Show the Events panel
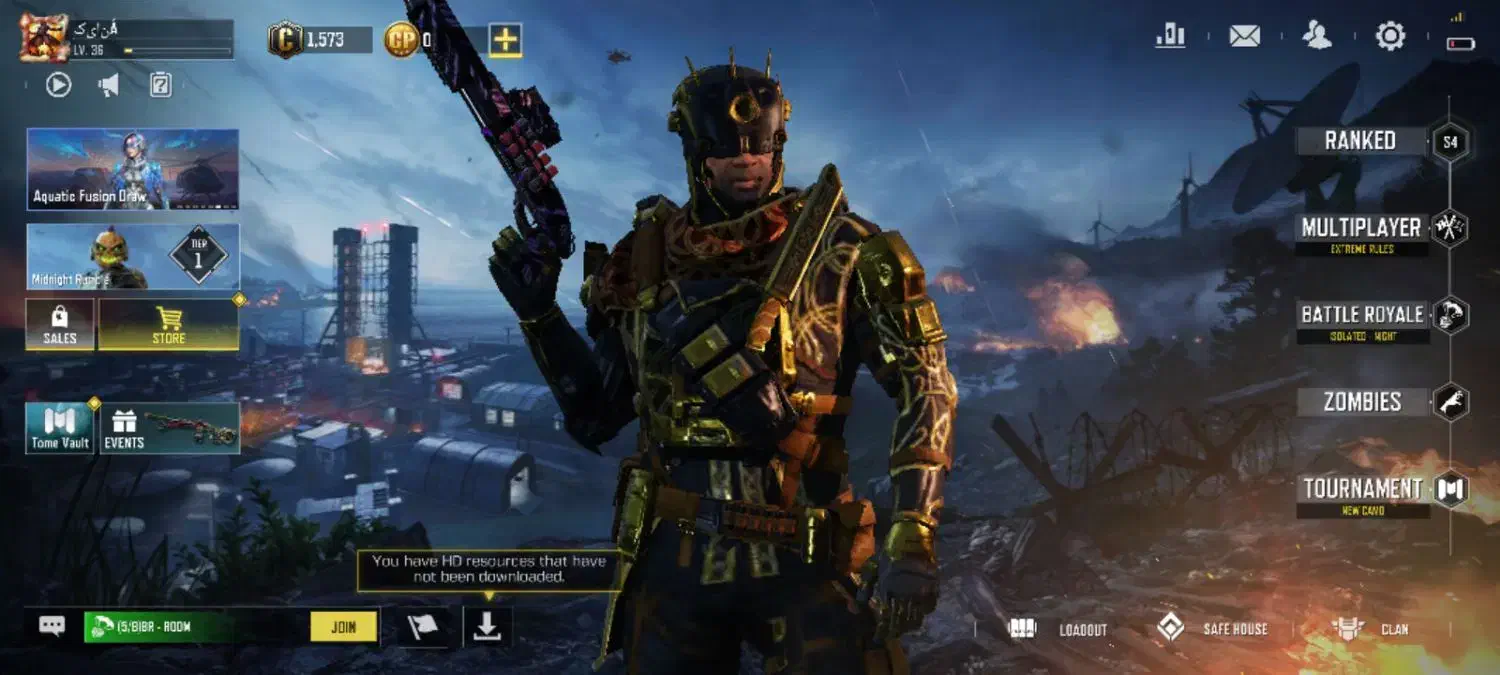 click(170, 428)
